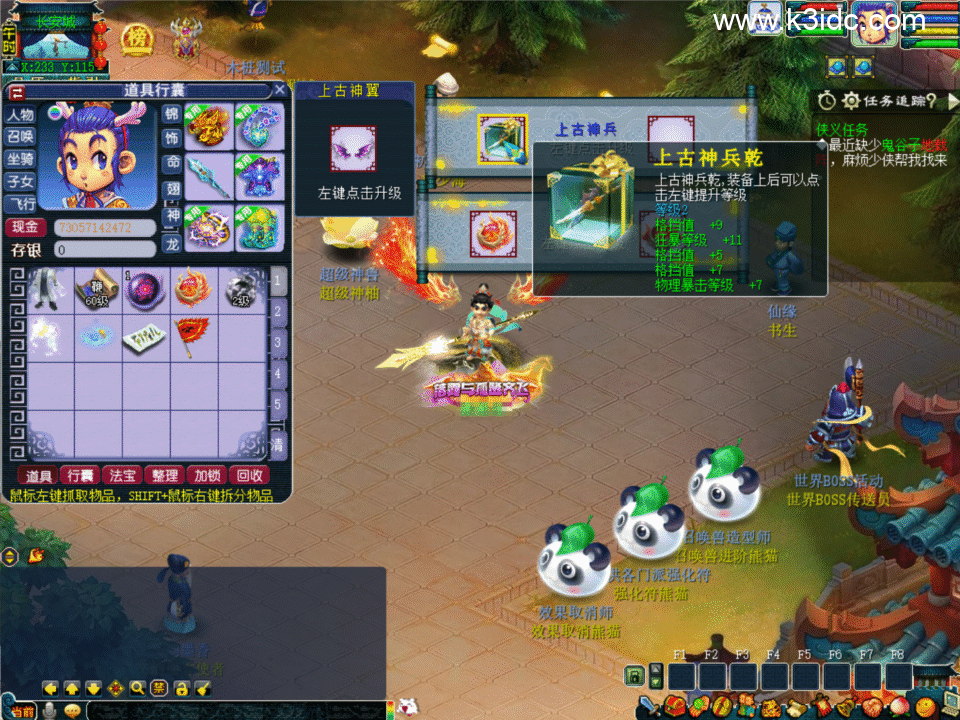960x720 pixels.
Task: Click the gear icon in quest tracker
Action: (851, 101)
